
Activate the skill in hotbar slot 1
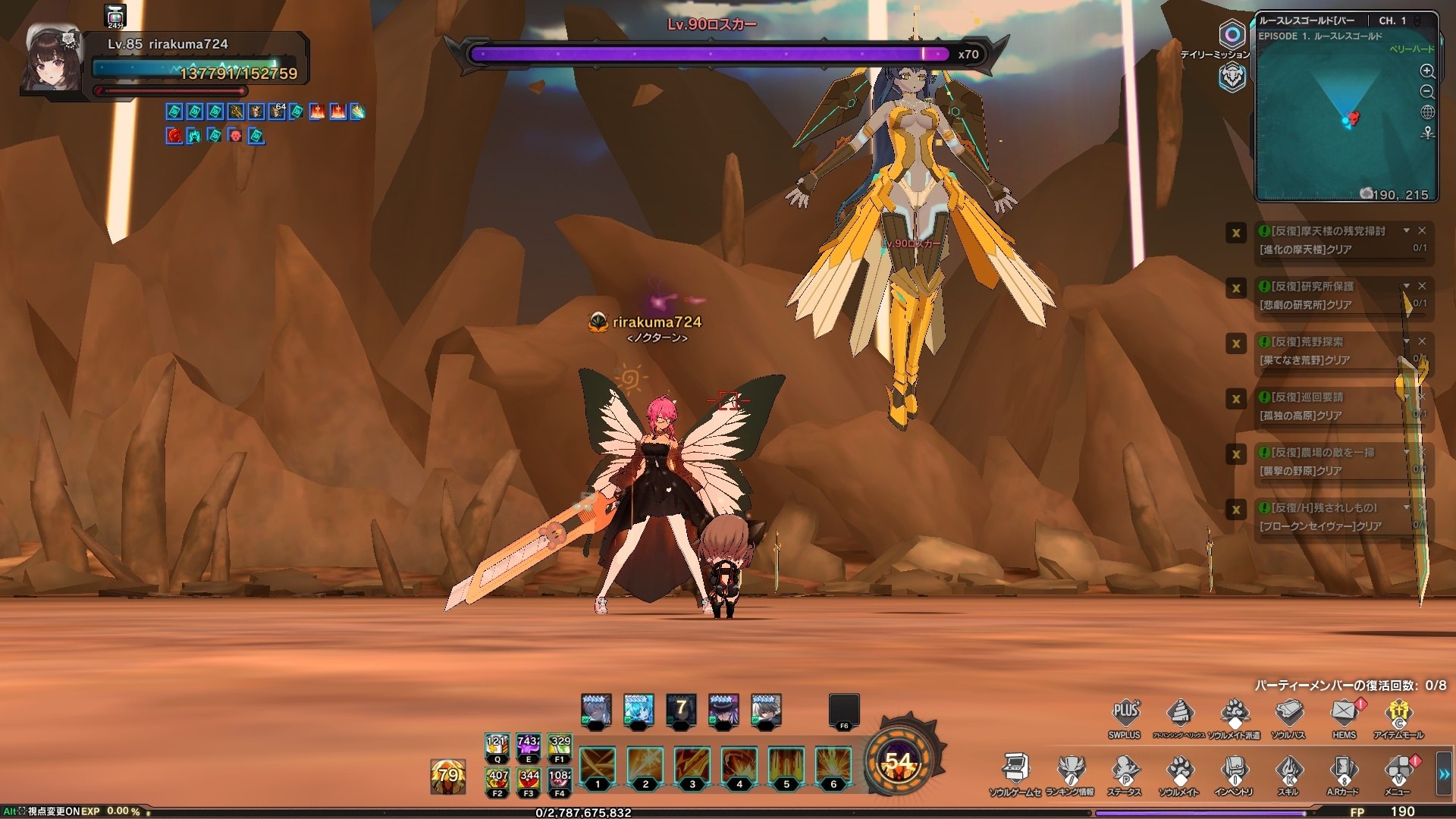[598, 766]
